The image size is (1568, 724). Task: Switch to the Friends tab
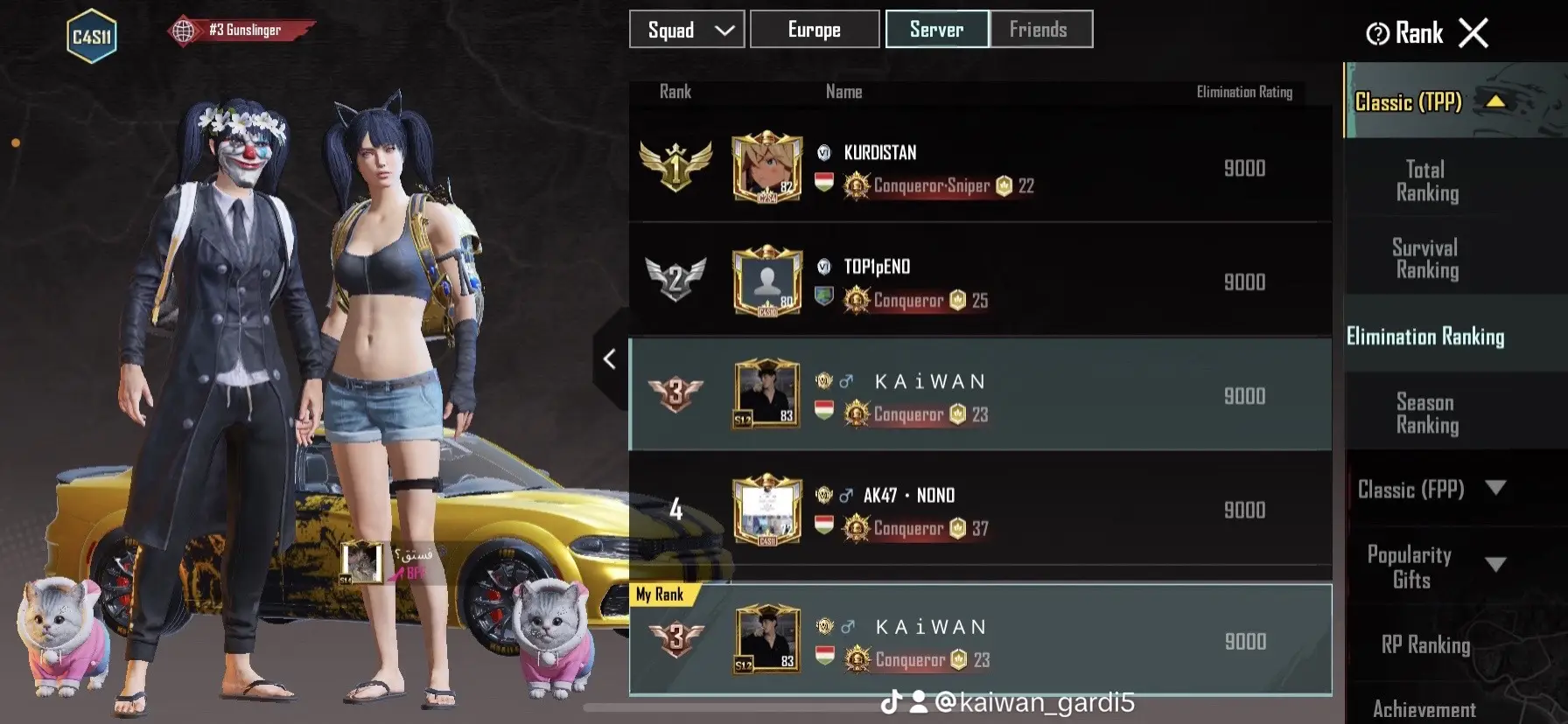pos(1040,29)
